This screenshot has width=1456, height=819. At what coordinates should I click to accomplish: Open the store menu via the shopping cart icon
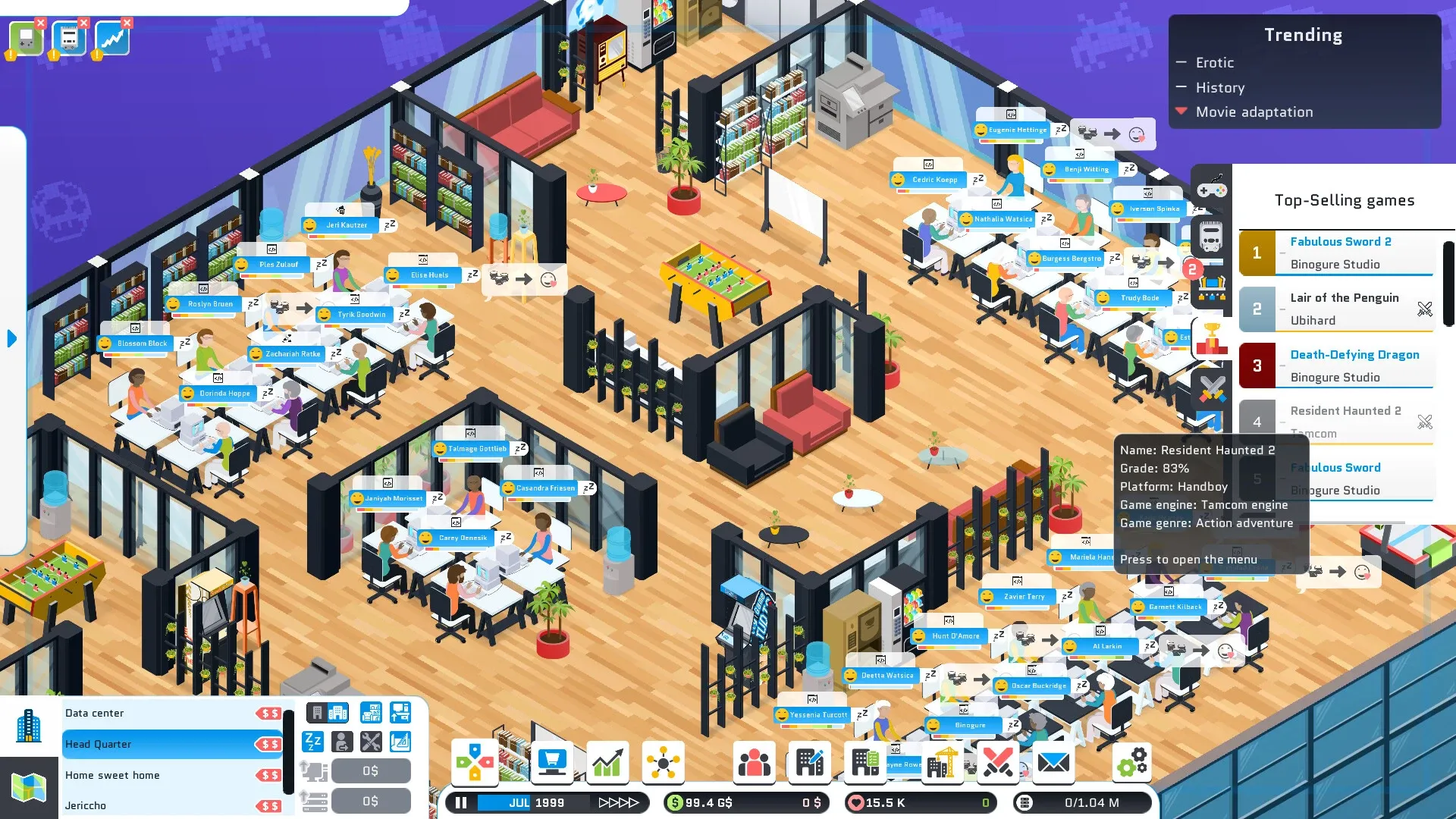point(552,763)
